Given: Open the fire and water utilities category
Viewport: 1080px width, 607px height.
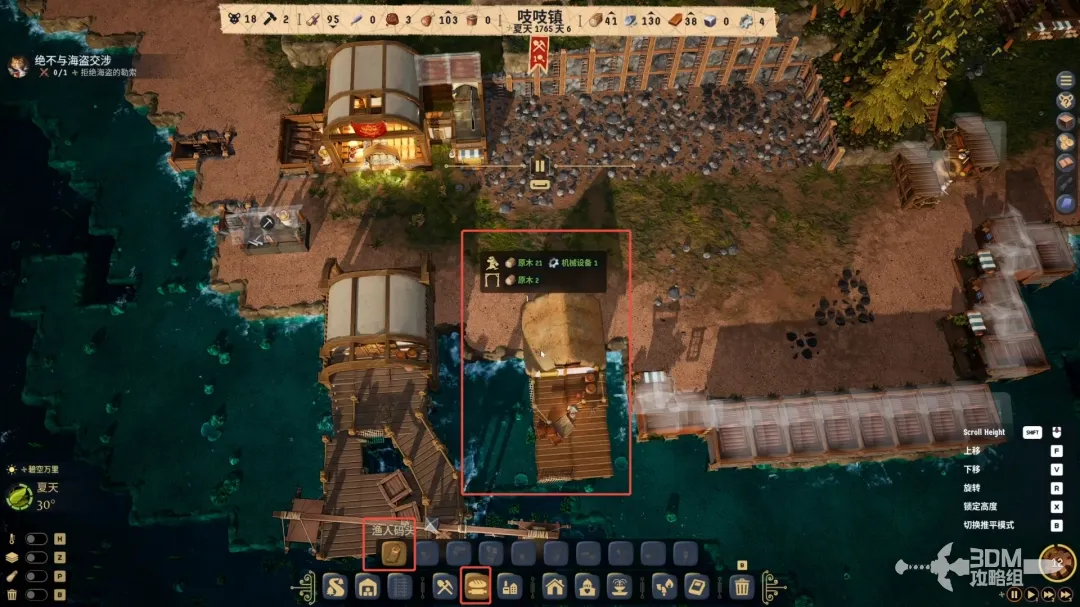Looking at the screenshot, I should pyautogui.click(x=663, y=587).
